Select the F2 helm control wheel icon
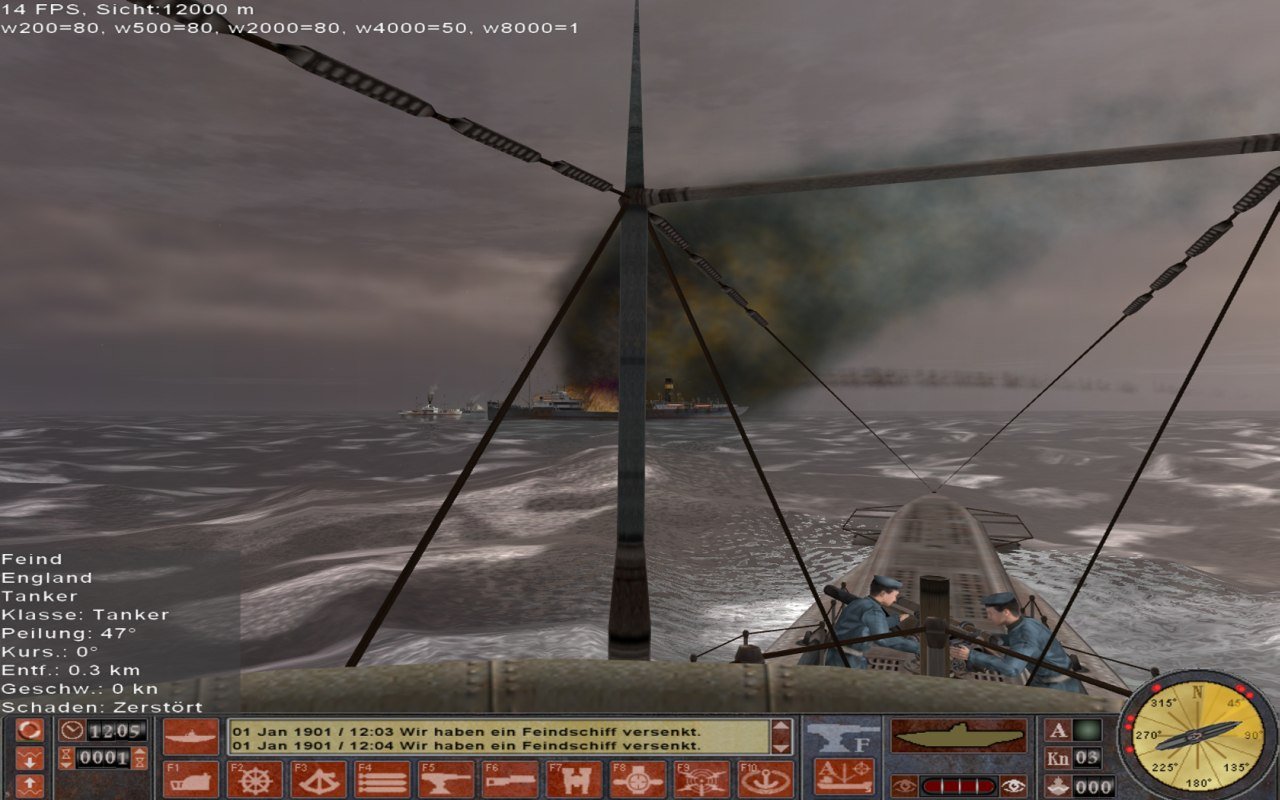Screen dimensions: 1280x800 pyautogui.click(x=256, y=776)
